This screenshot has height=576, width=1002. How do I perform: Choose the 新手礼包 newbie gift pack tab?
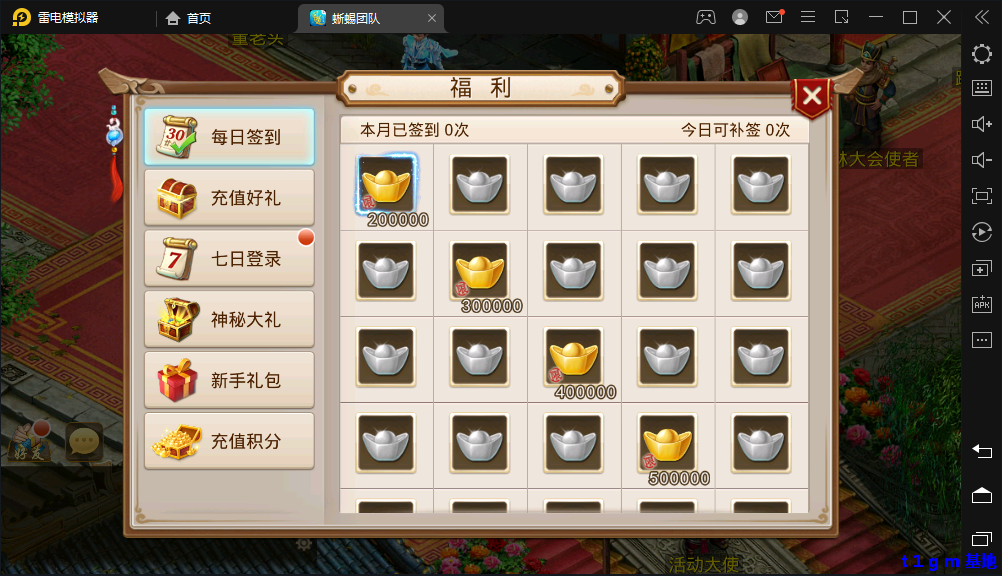229,381
